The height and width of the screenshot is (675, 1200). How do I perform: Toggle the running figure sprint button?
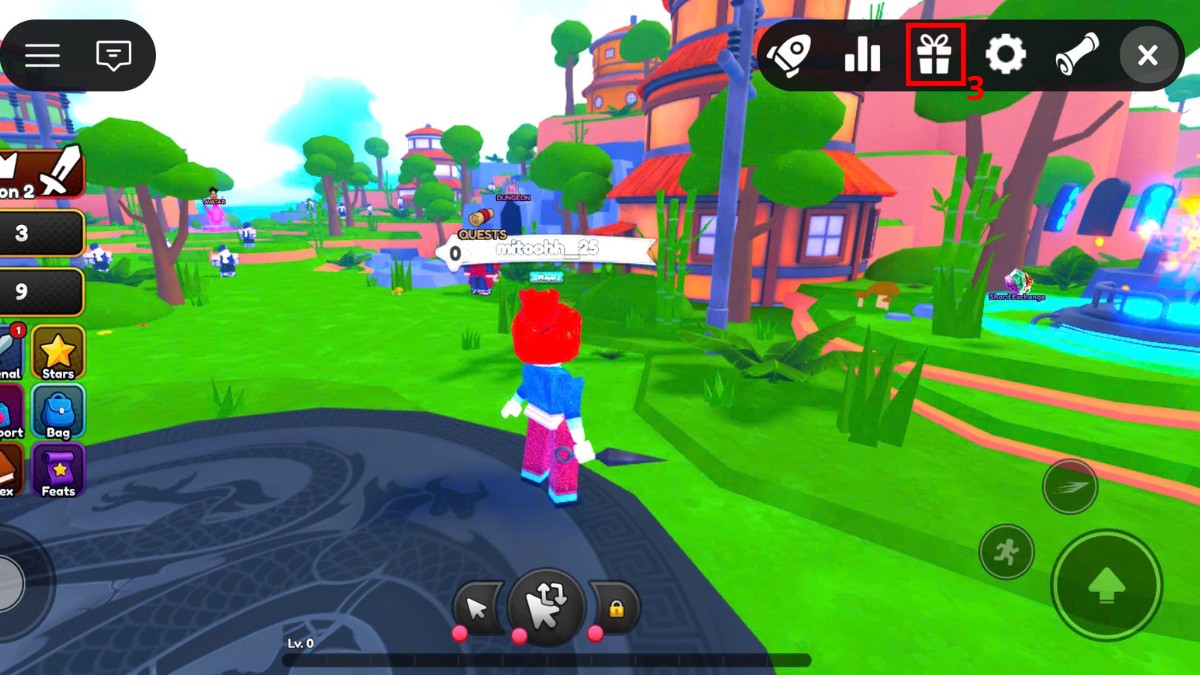coord(1006,551)
